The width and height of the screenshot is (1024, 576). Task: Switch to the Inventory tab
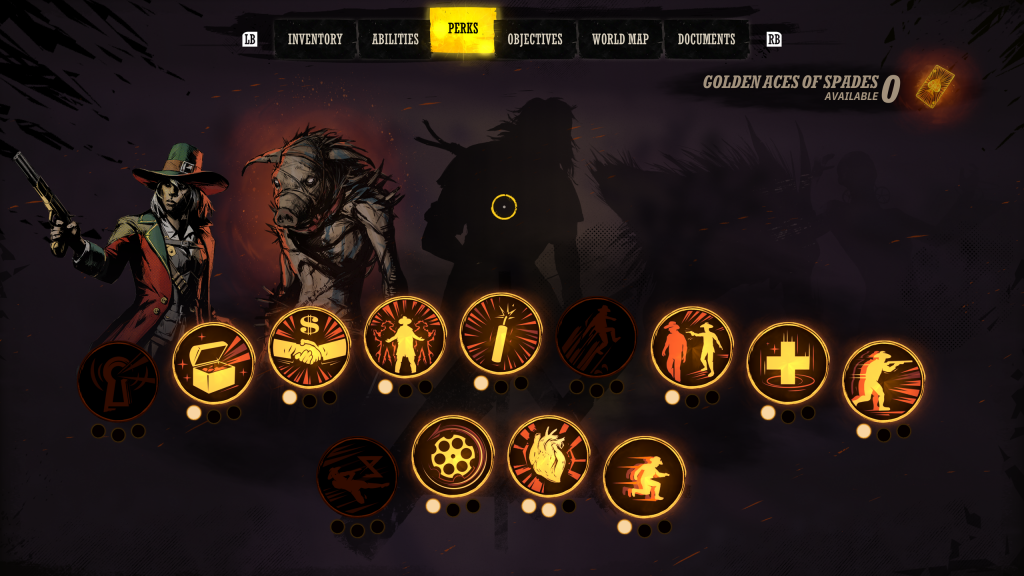pyautogui.click(x=315, y=40)
